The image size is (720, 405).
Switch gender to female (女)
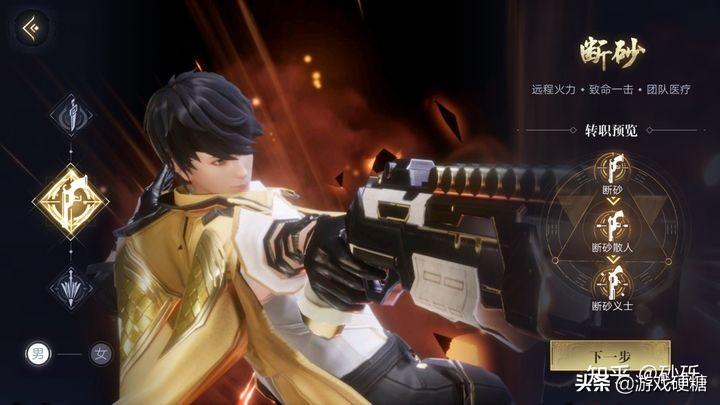(99, 353)
